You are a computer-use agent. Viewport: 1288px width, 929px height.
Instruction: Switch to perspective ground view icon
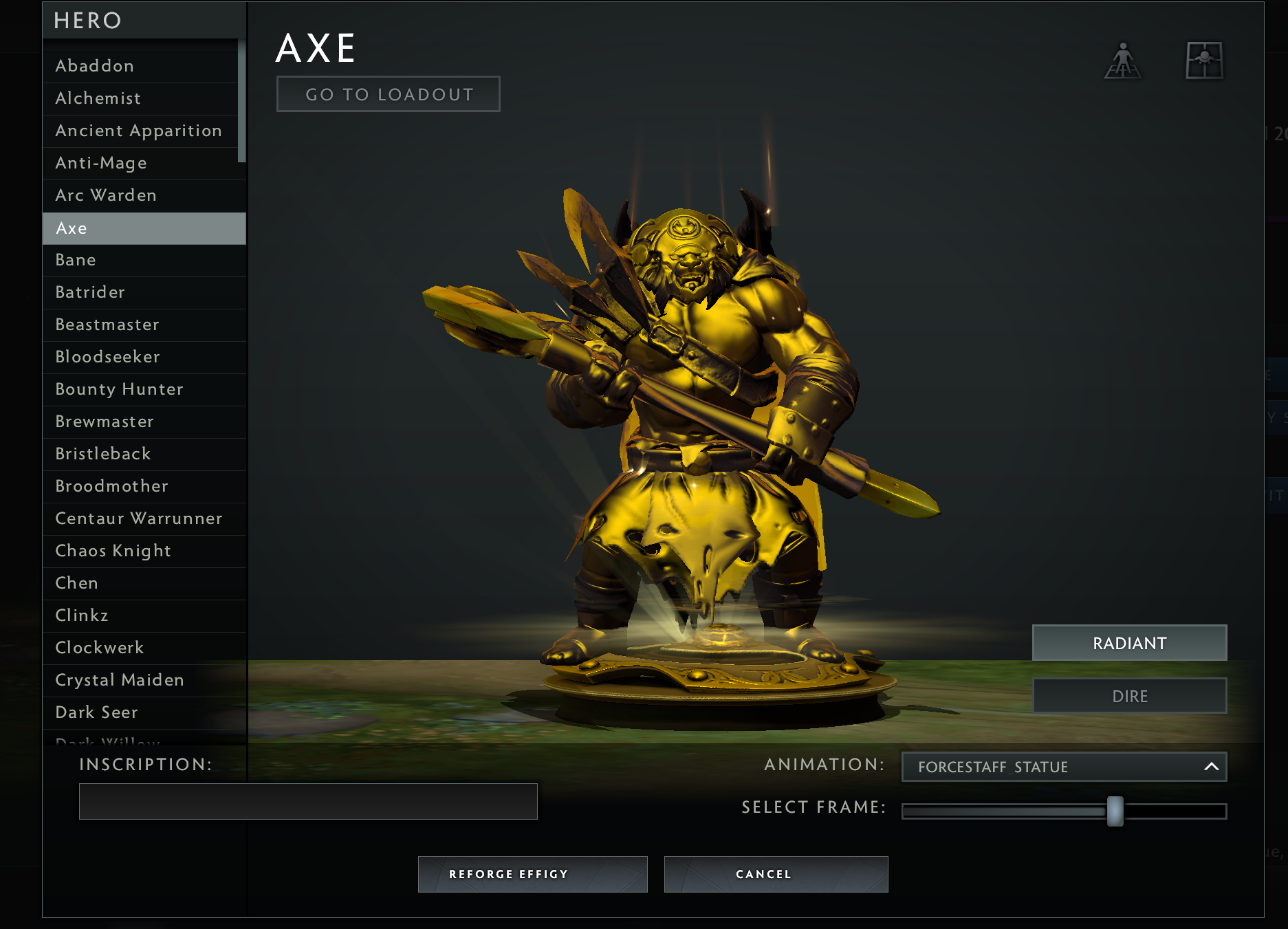tap(1124, 61)
